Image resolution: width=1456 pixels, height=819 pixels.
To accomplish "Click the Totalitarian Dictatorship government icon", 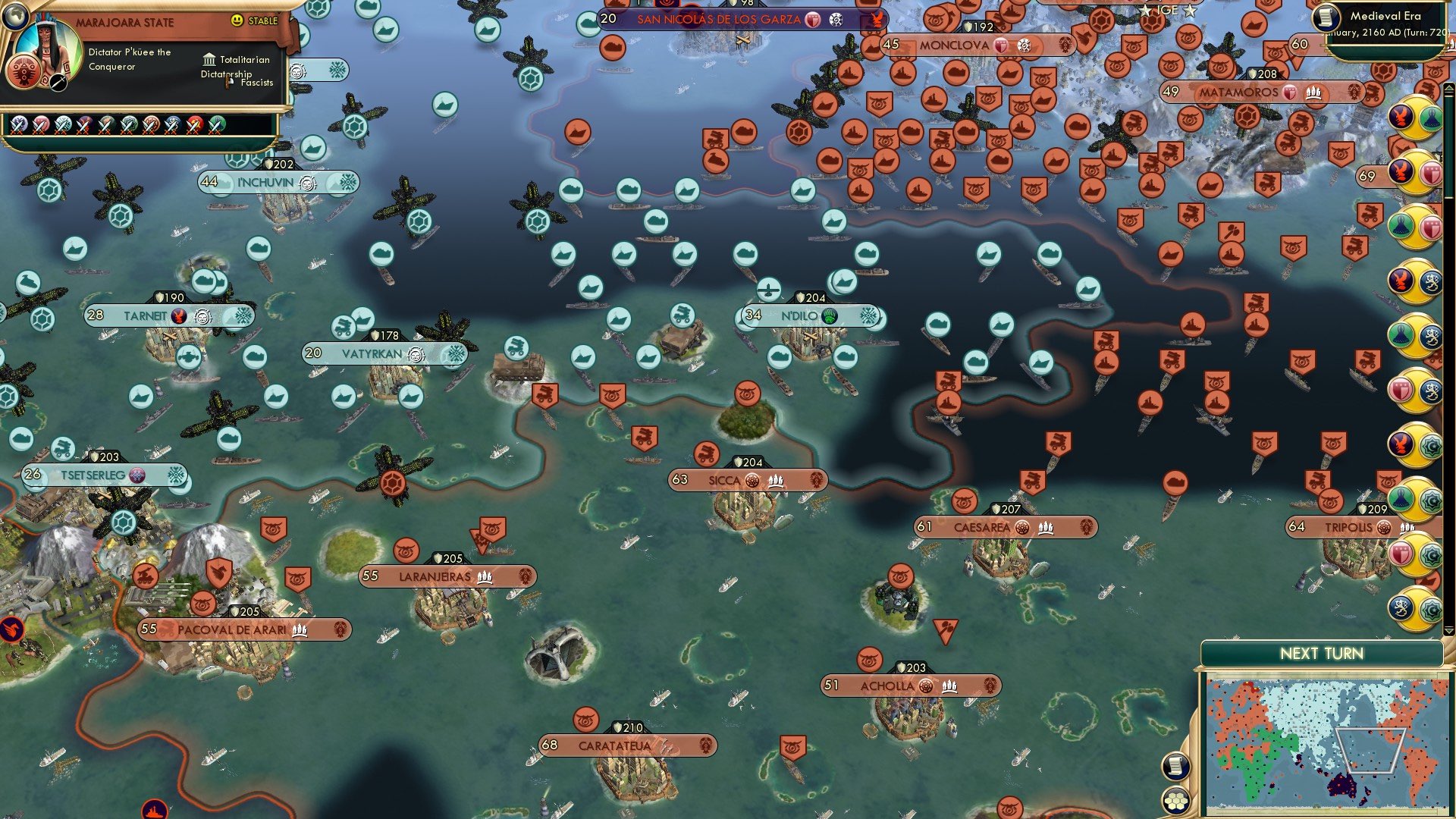I will [x=209, y=61].
